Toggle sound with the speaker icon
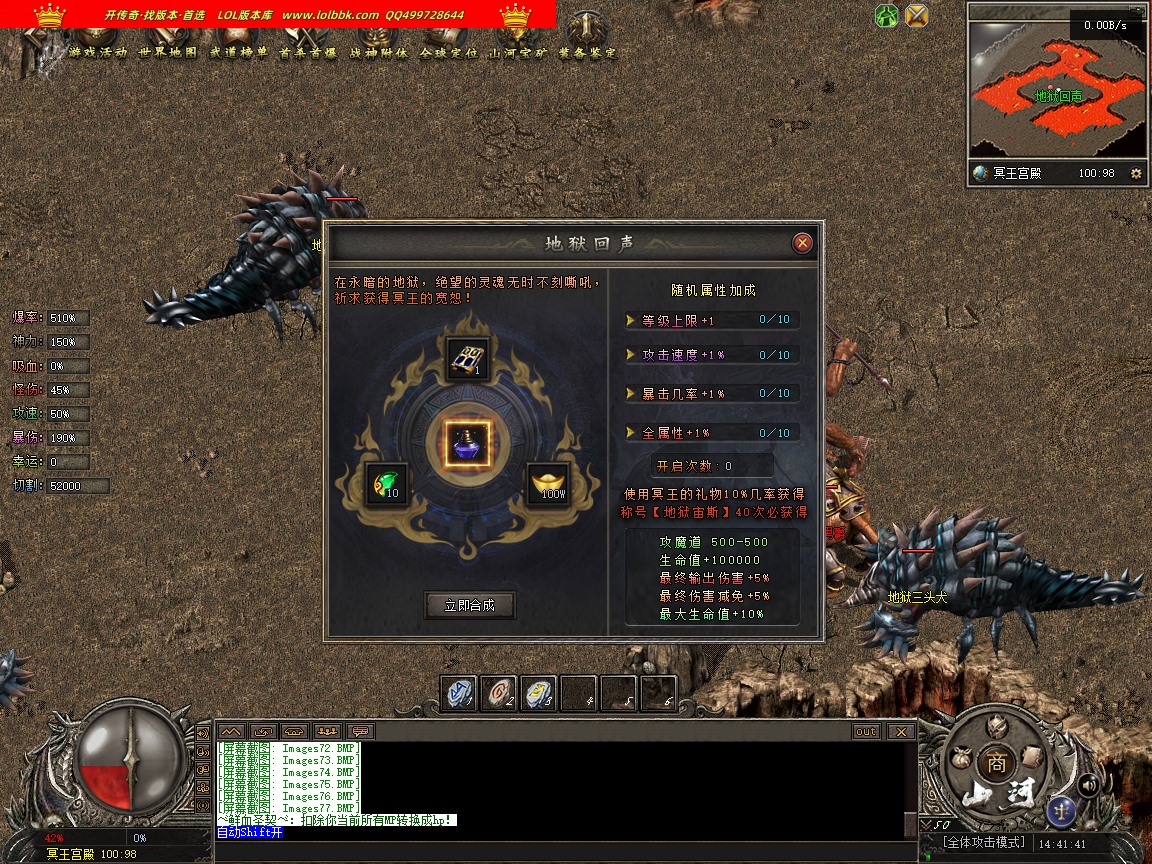The height and width of the screenshot is (864, 1152). 1088,785
